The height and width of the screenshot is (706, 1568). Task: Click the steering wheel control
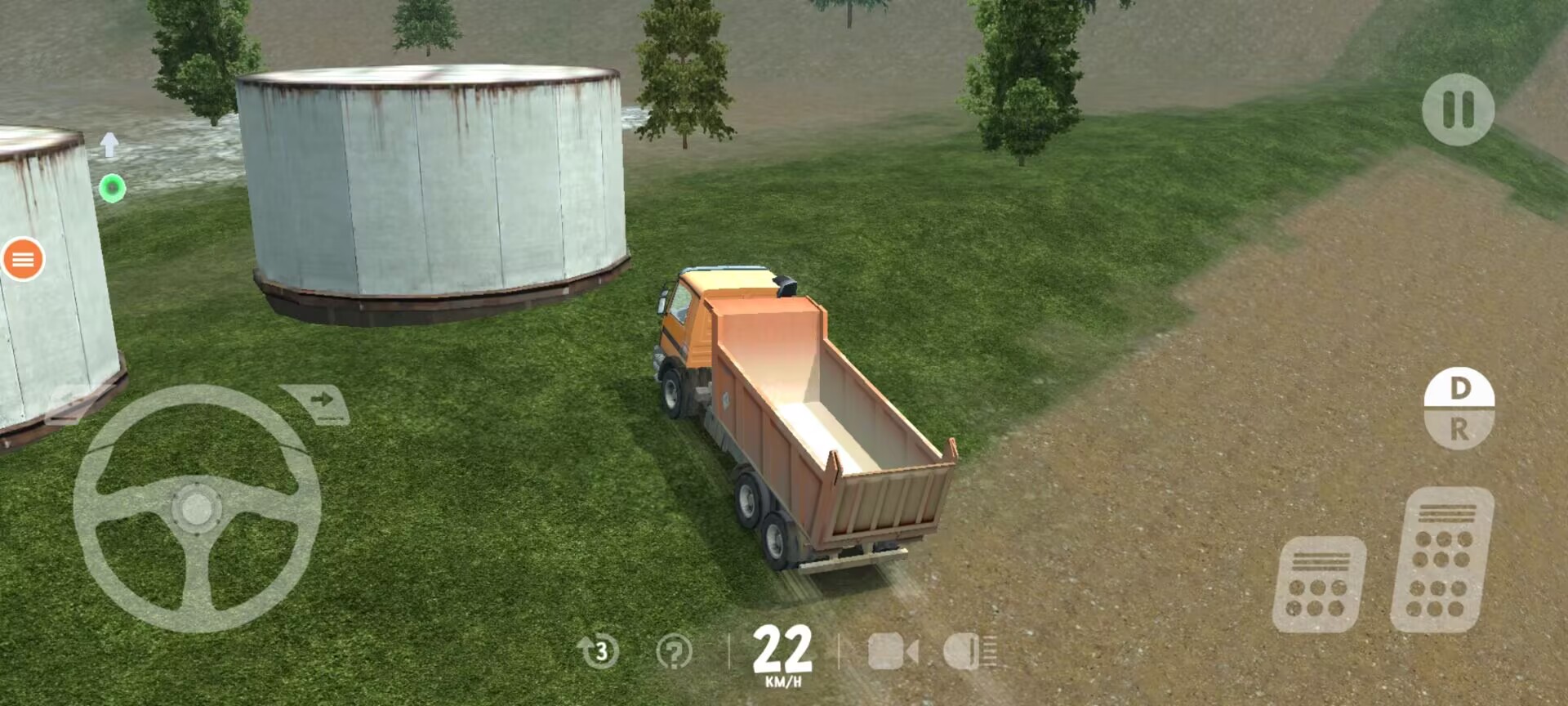click(x=196, y=508)
